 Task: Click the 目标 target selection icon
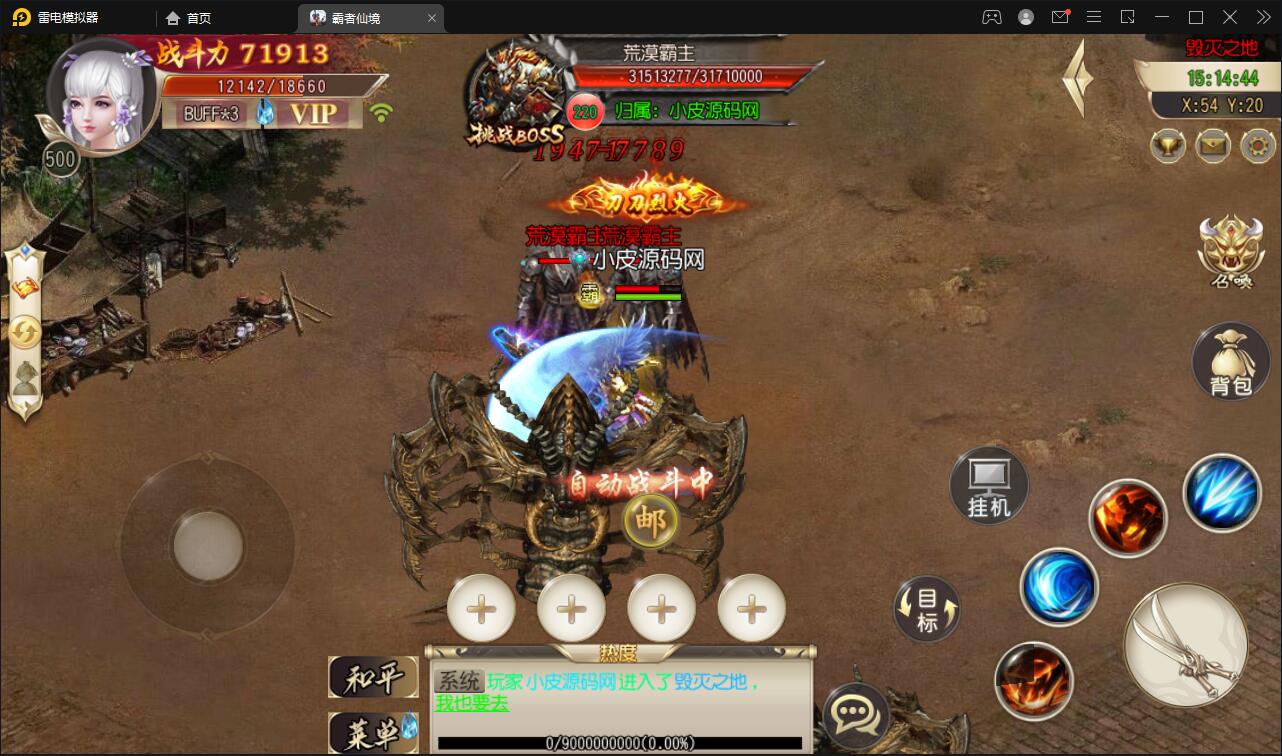[x=926, y=608]
